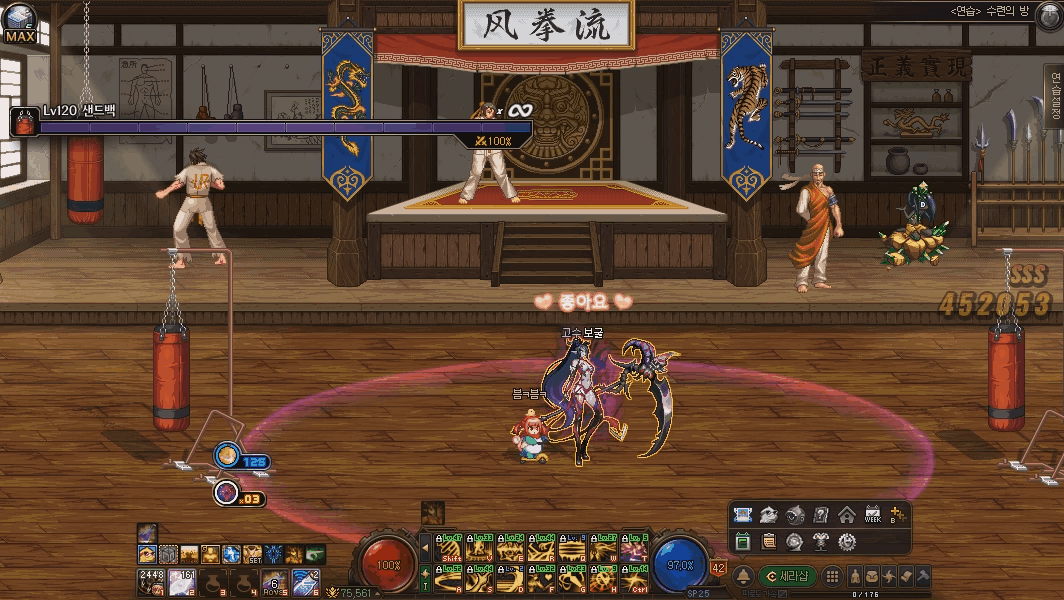
Task: Open the grid menu button
Action: click(x=832, y=576)
